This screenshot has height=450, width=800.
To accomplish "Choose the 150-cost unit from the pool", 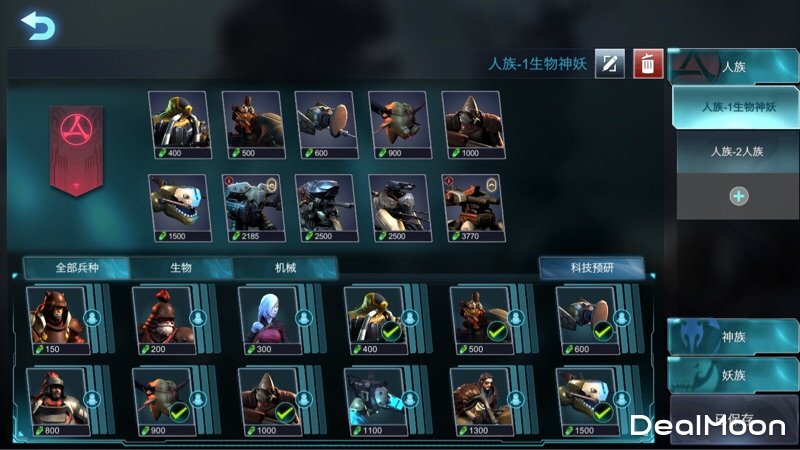I will click(57, 315).
